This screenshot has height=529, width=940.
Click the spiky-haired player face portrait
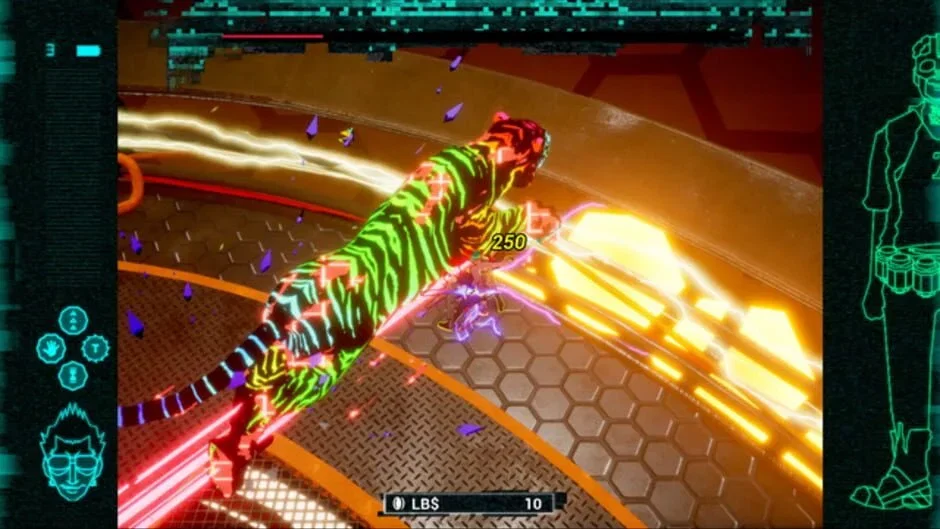pyautogui.click(x=72, y=453)
